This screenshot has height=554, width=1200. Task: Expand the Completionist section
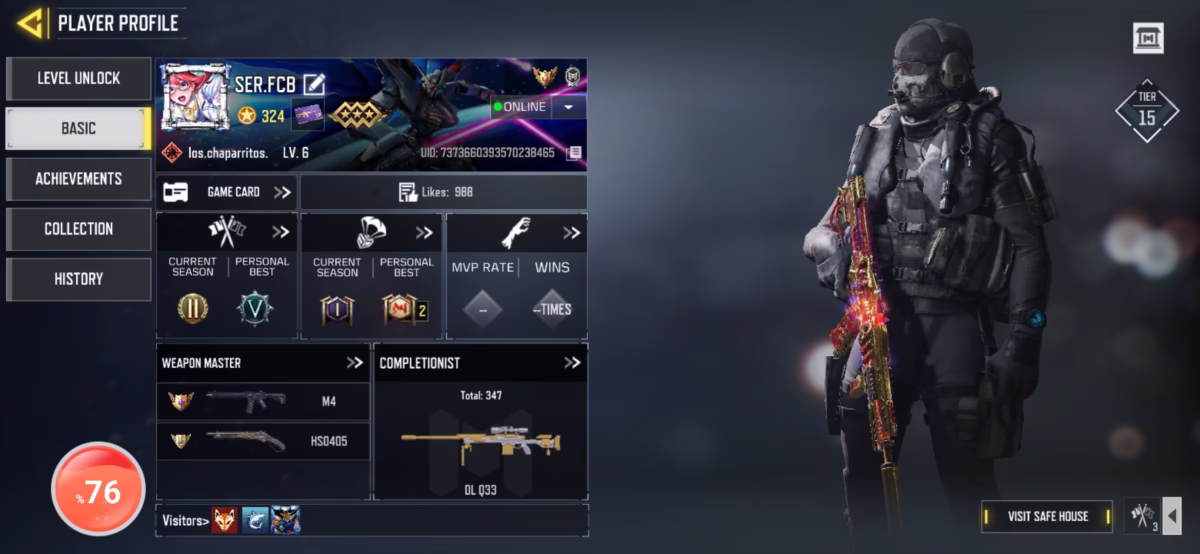(x=571, y=363)
